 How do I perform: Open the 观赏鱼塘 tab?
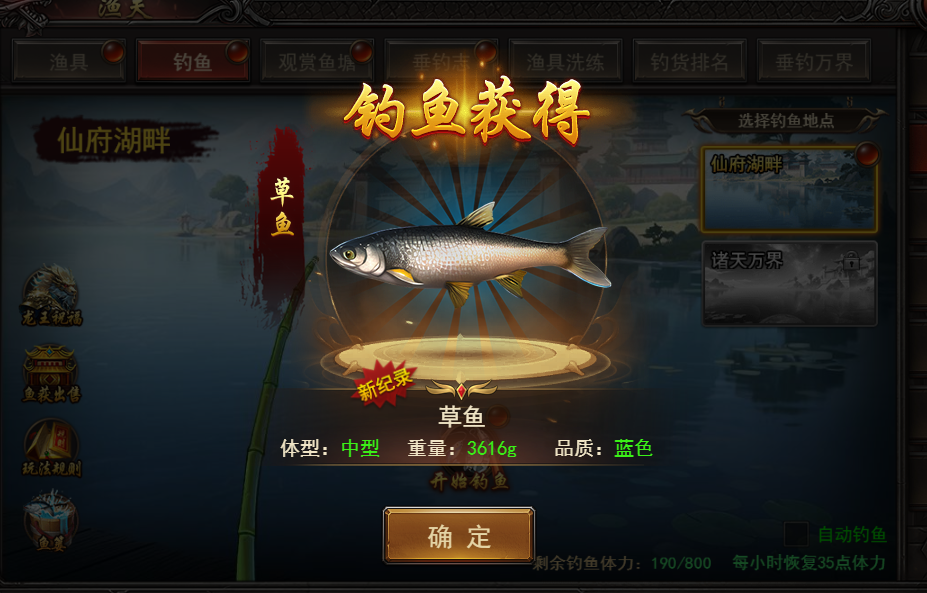[316, 62]
